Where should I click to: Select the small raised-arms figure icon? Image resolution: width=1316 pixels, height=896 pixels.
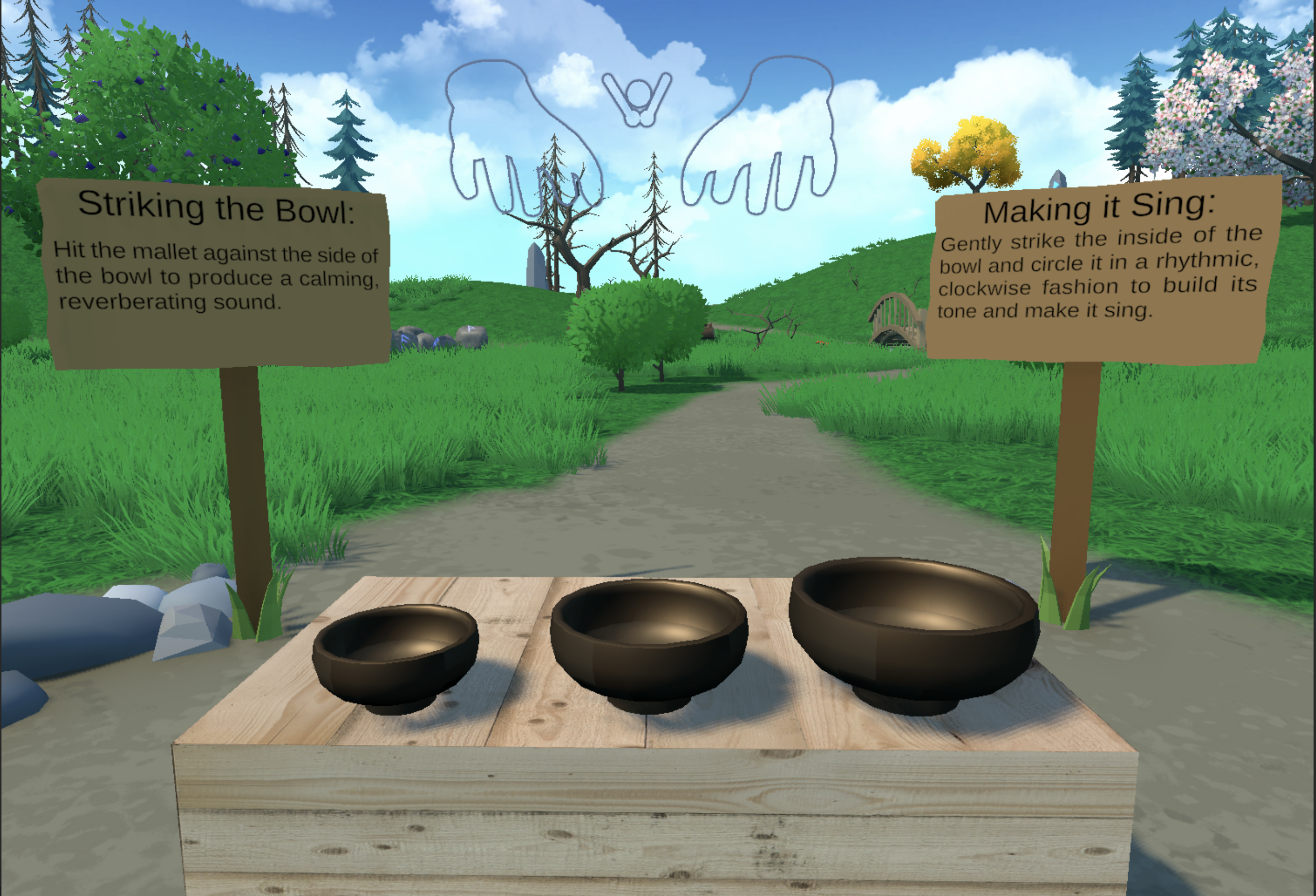pyautogui.click(x=638, y=99)
